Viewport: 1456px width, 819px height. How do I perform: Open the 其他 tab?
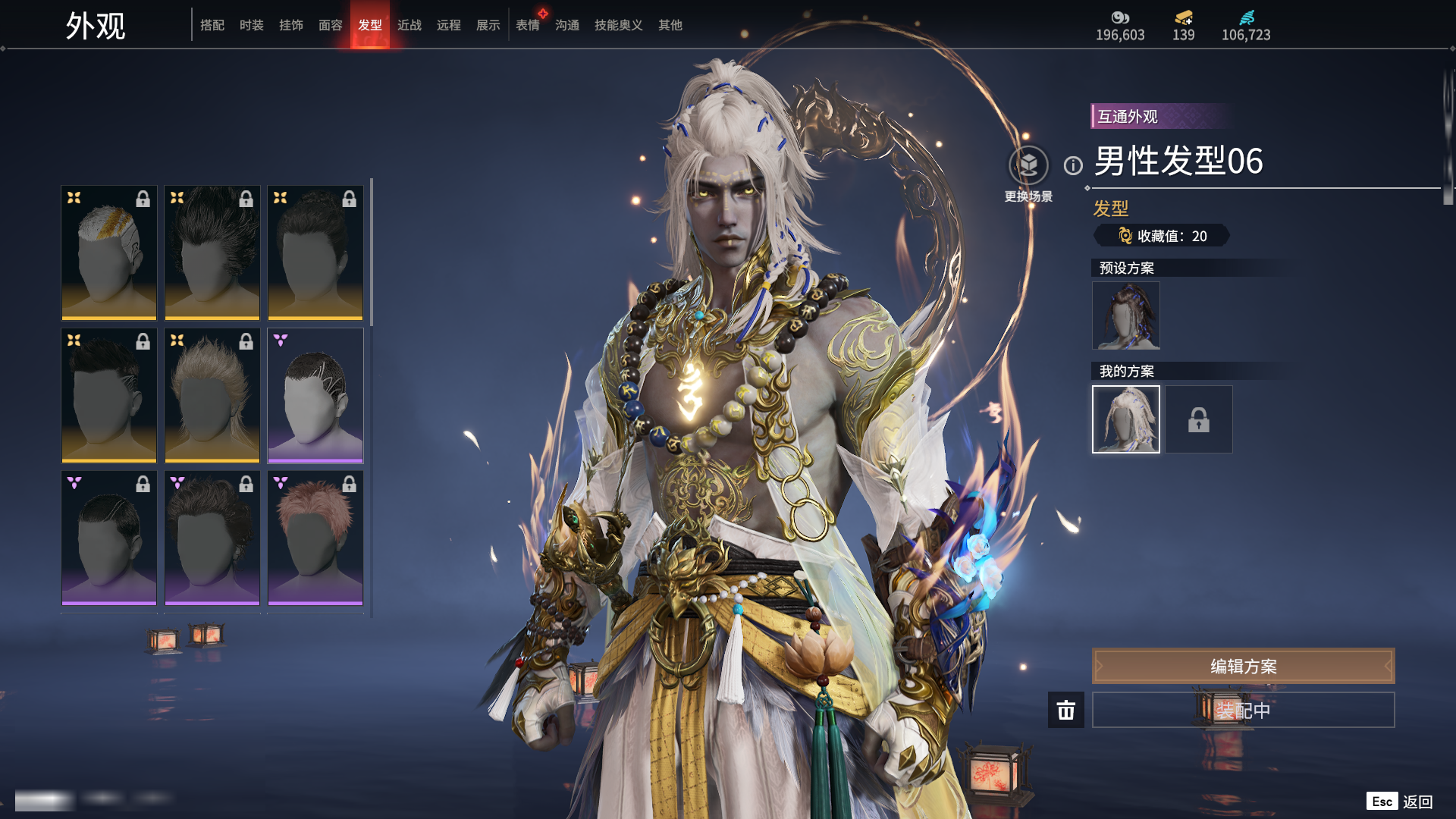point(670,25)
